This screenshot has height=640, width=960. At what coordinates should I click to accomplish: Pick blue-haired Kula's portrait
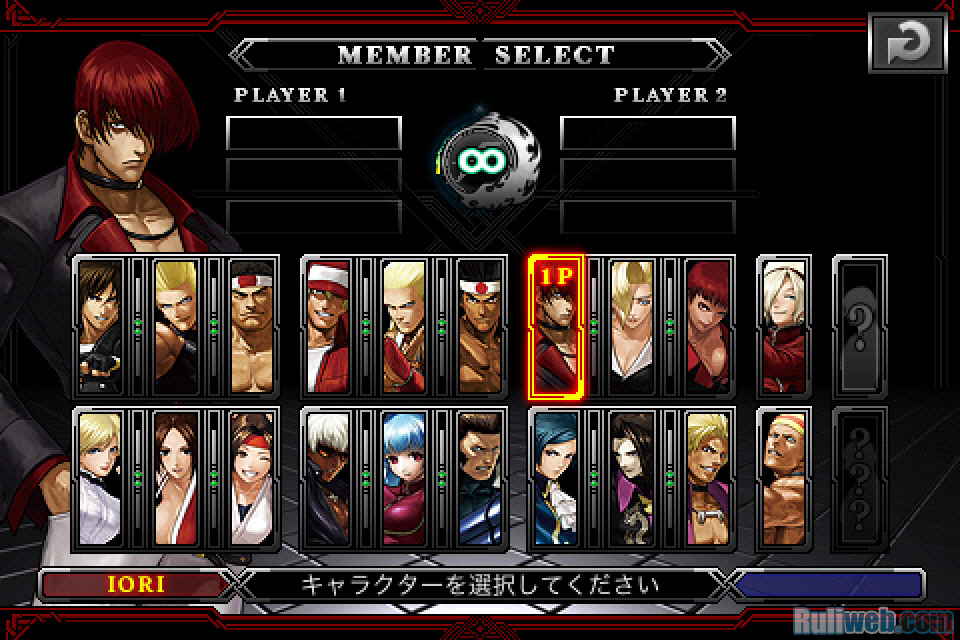pyautogui.click(x=404, y=478)
